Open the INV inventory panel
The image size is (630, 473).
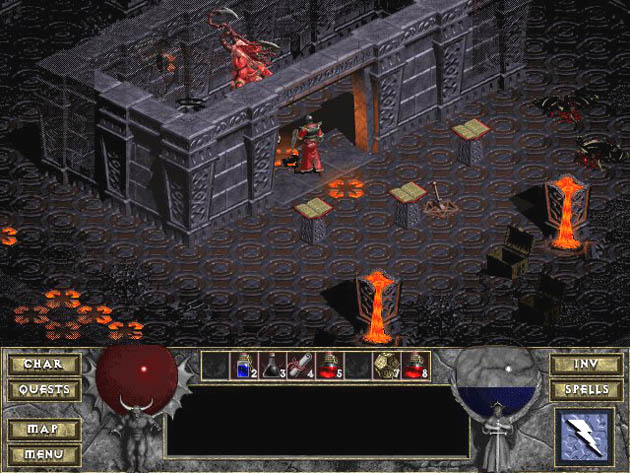(x=586, y=363)
